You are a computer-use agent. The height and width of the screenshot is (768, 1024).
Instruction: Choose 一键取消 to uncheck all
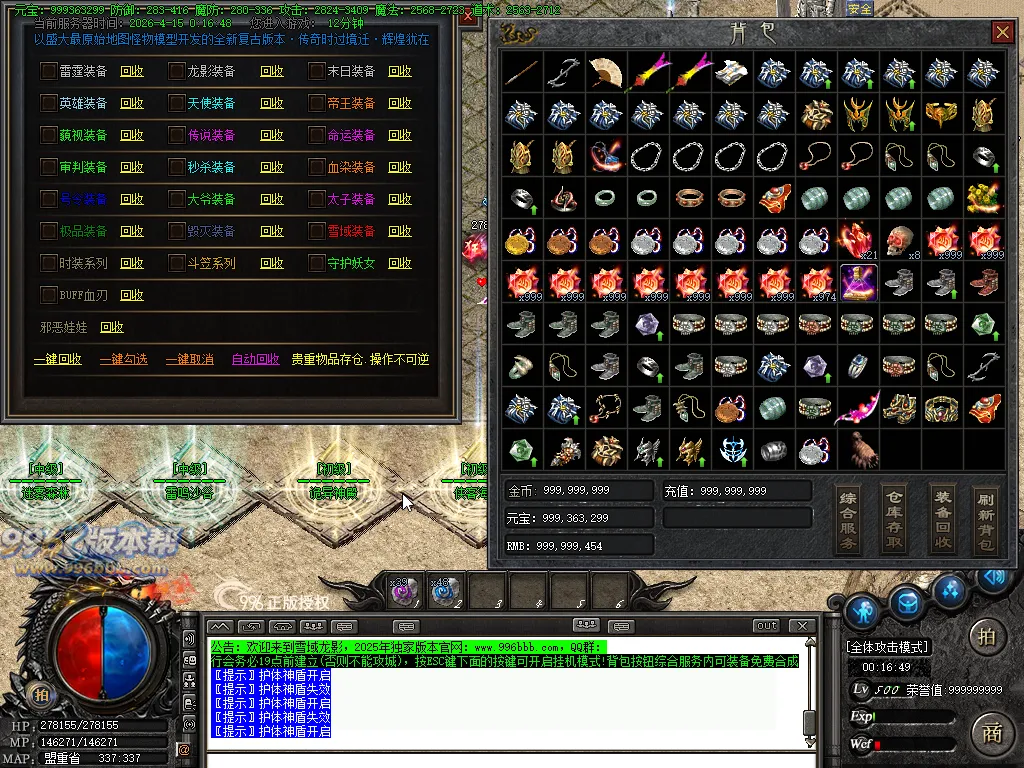190,359
